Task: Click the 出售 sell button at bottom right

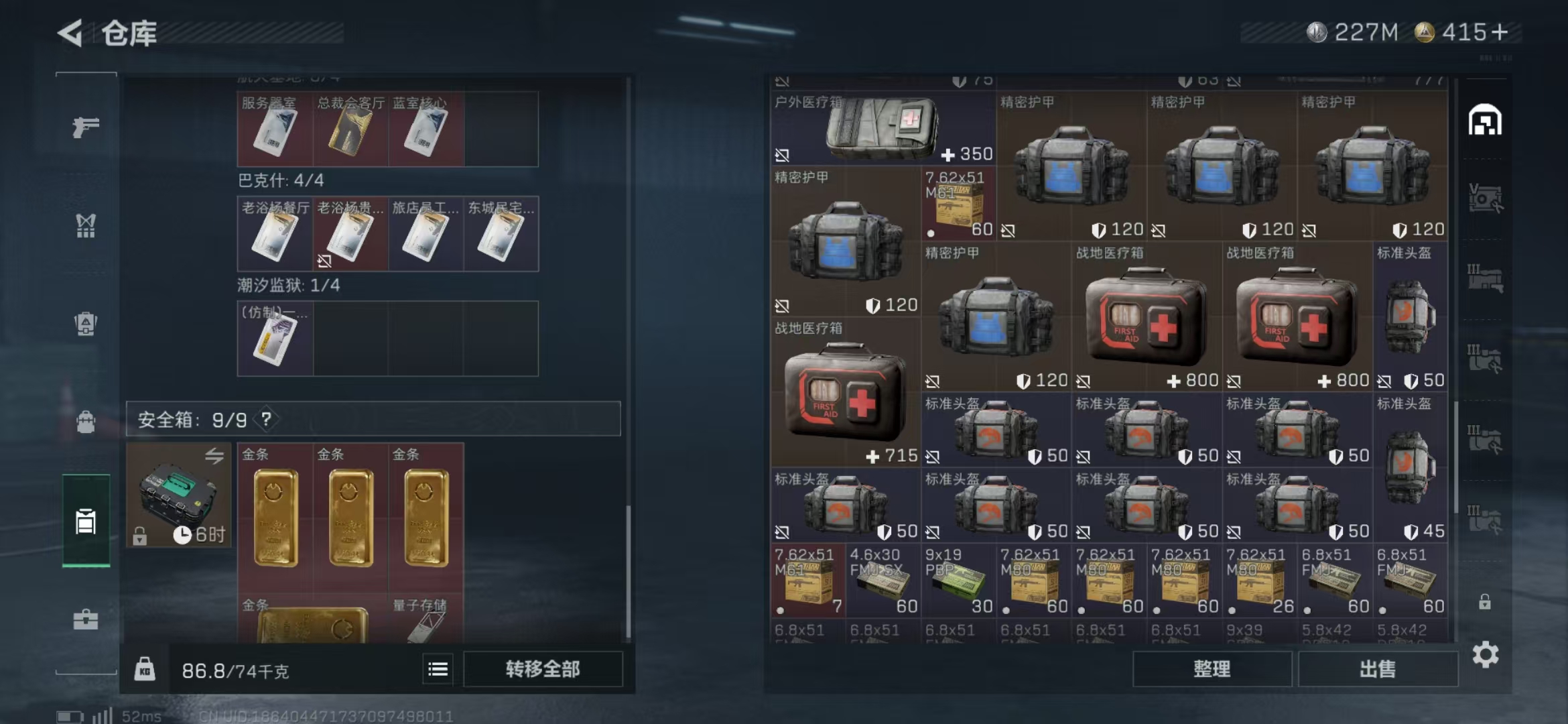Action: tap(1378, 668)
